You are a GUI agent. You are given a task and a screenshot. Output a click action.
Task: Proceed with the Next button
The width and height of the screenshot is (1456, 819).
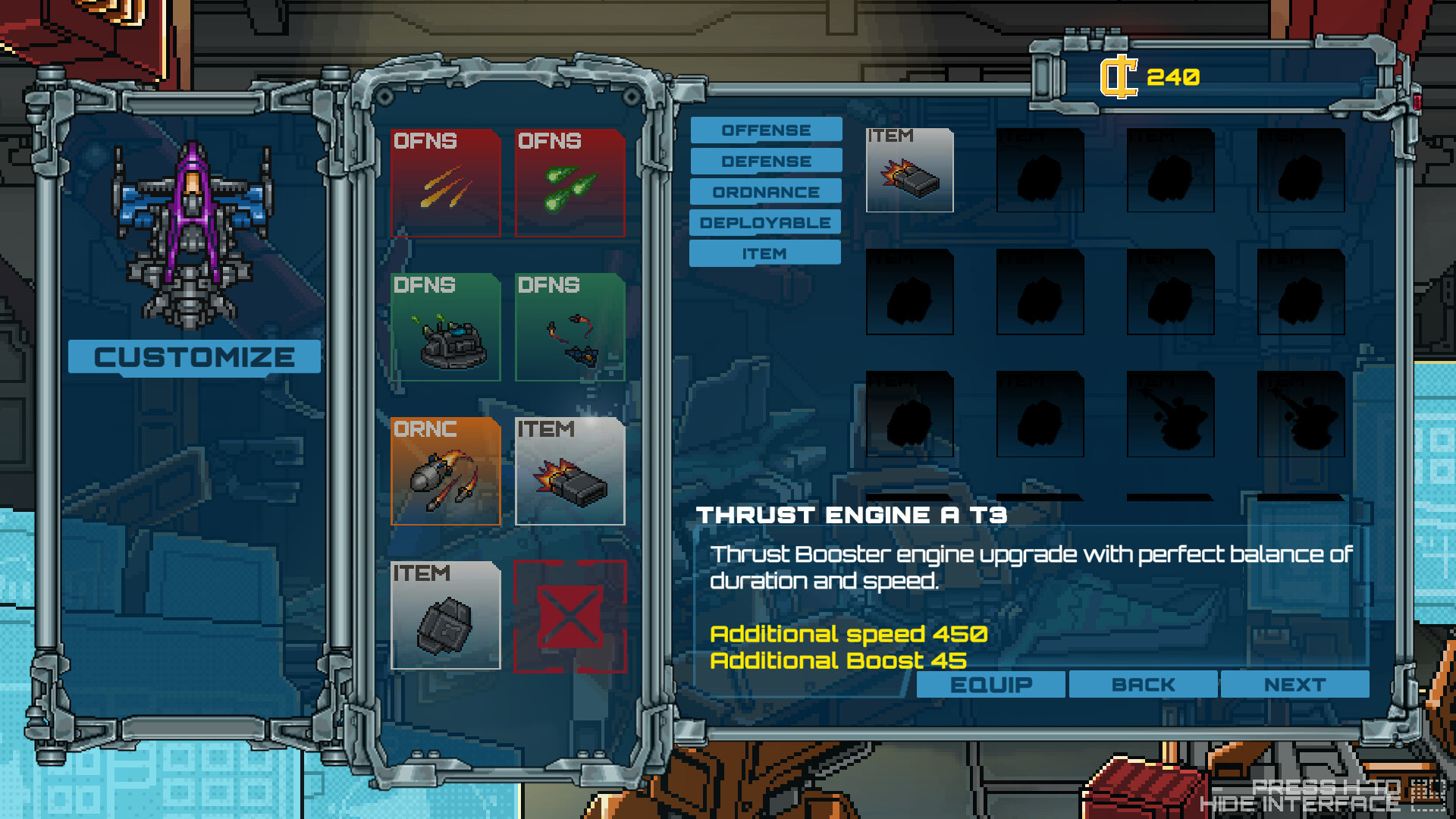click(x=1294, y=685)
